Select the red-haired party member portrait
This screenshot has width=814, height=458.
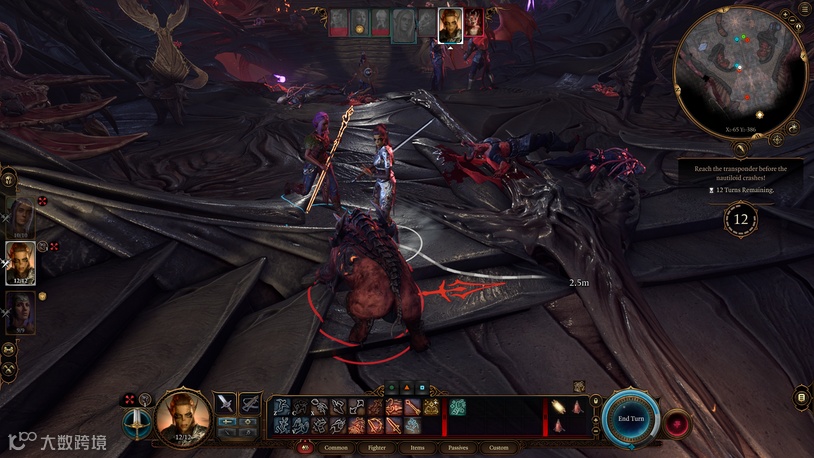(21, 262)
